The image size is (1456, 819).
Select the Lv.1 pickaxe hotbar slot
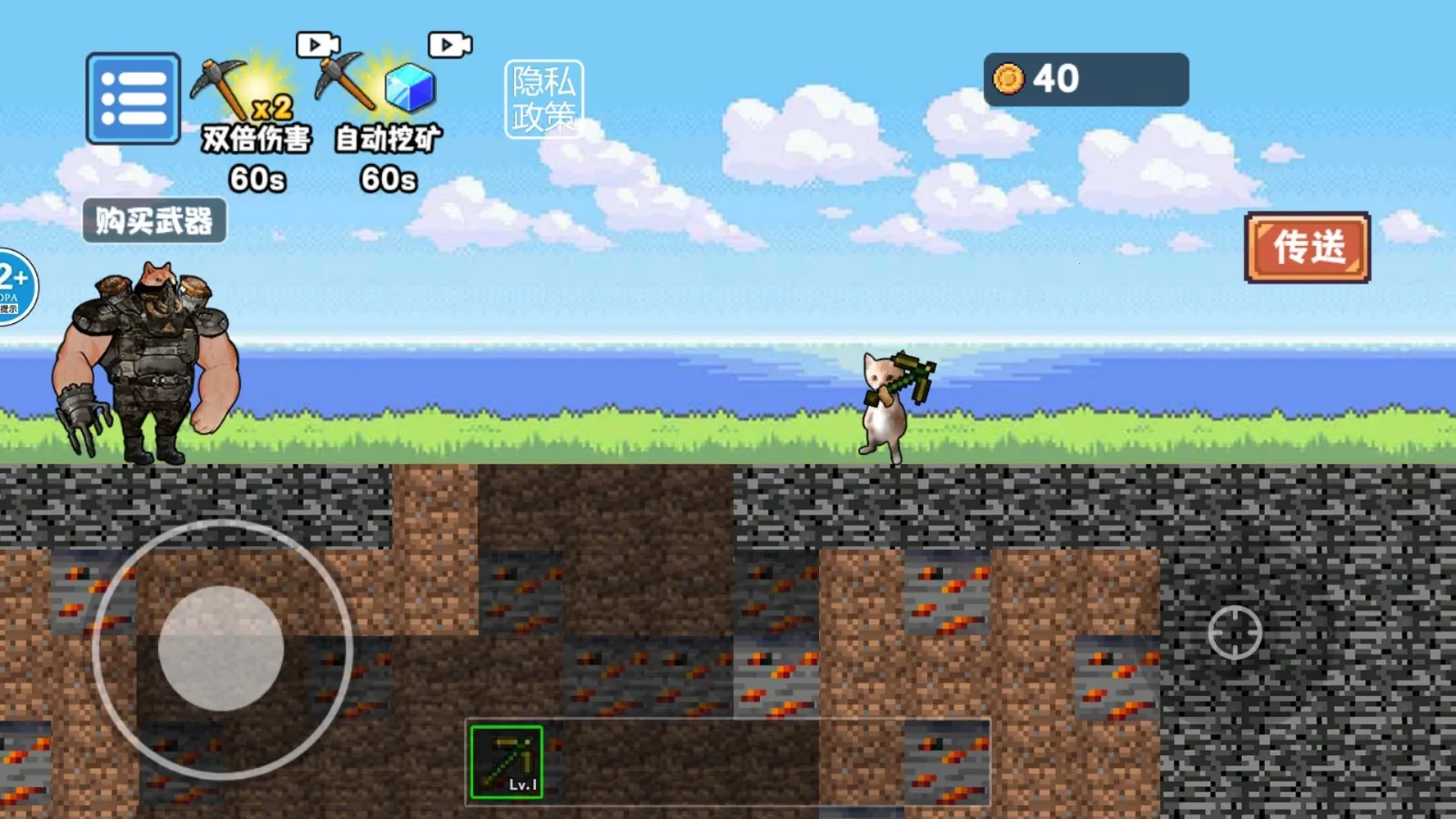507,762
